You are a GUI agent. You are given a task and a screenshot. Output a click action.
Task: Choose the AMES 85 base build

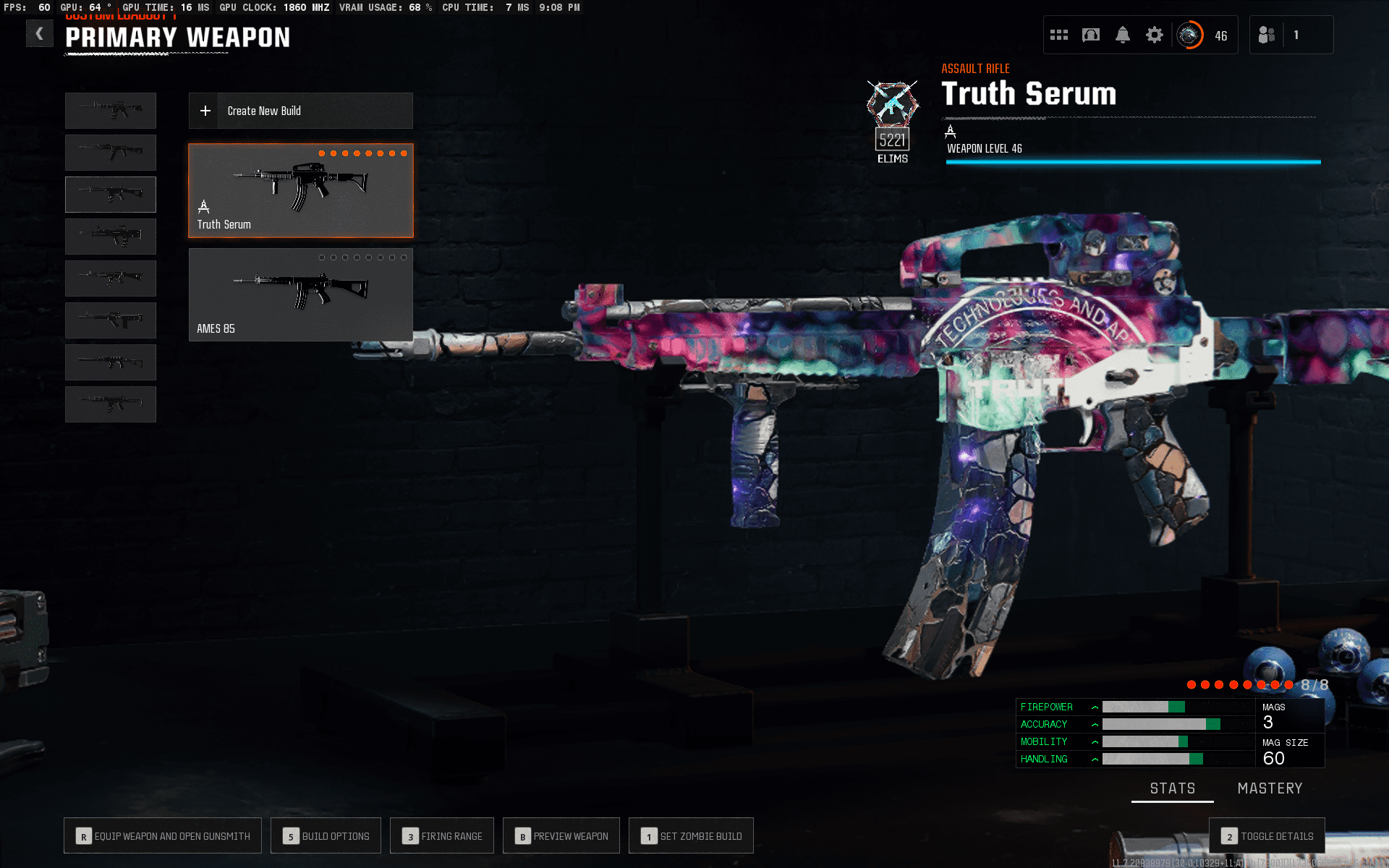coord(300,294)
